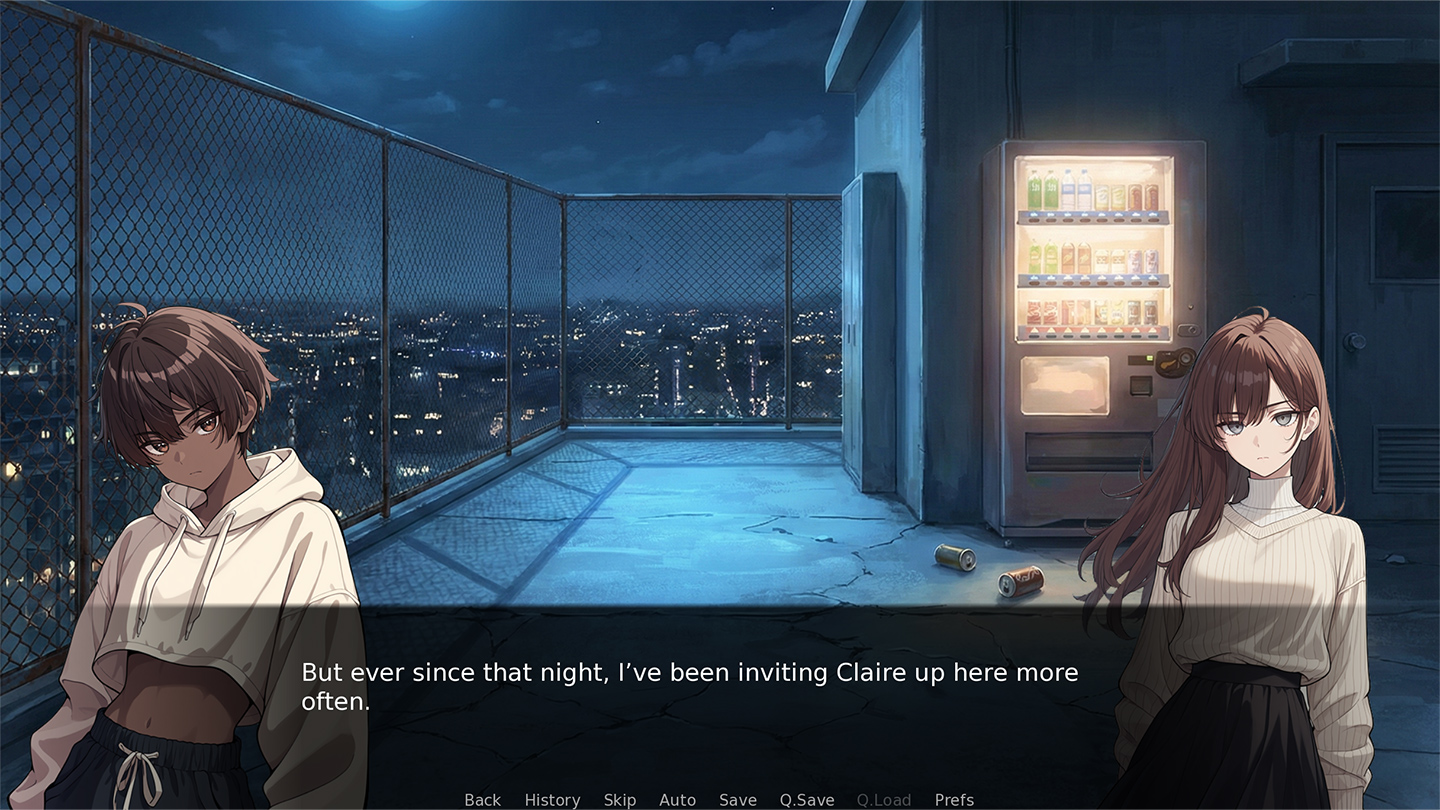
Task: Open the Prefs settings screen
Action: coord(954,799)
